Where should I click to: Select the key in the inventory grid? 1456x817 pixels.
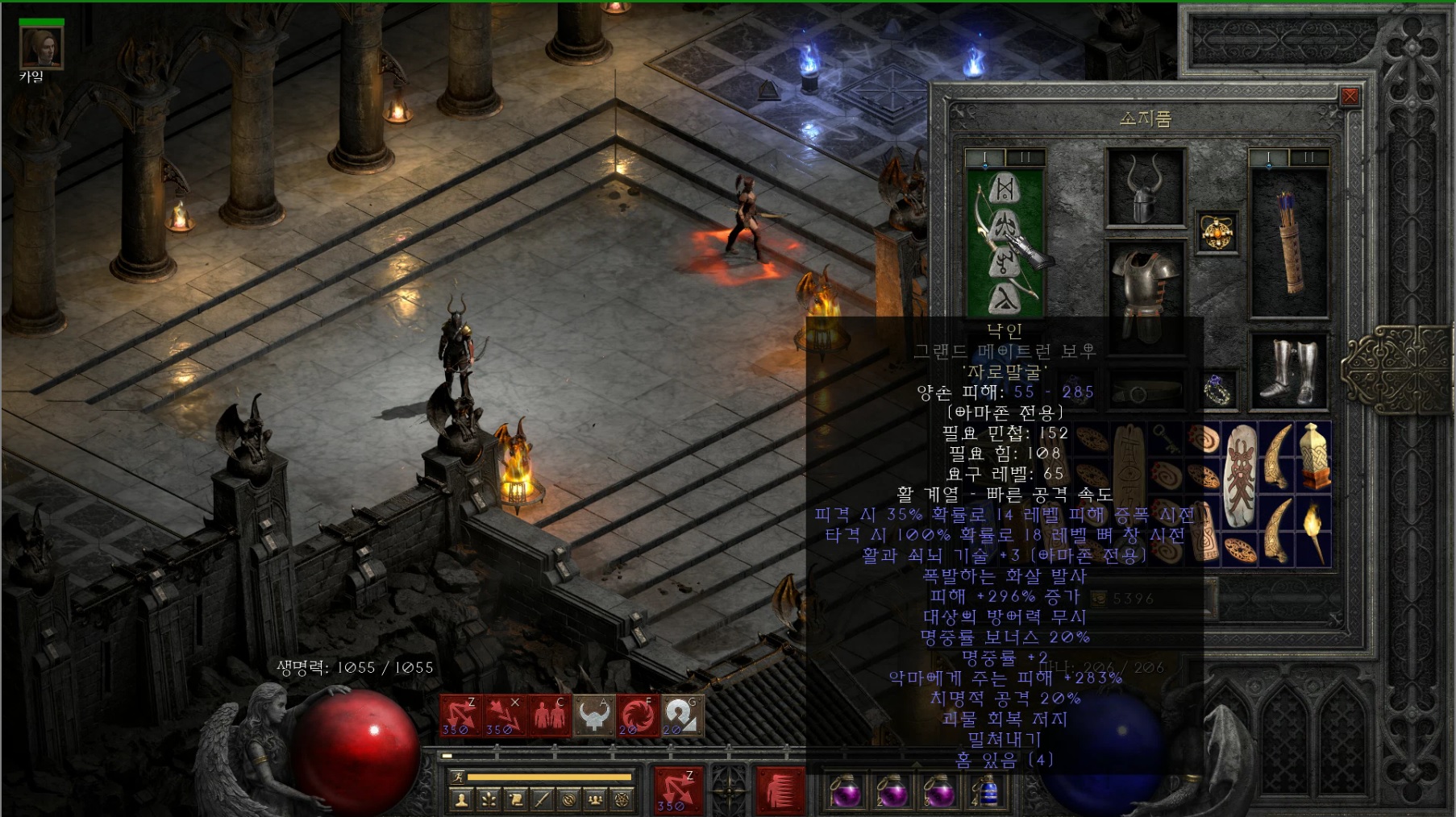click(1166, 438)
